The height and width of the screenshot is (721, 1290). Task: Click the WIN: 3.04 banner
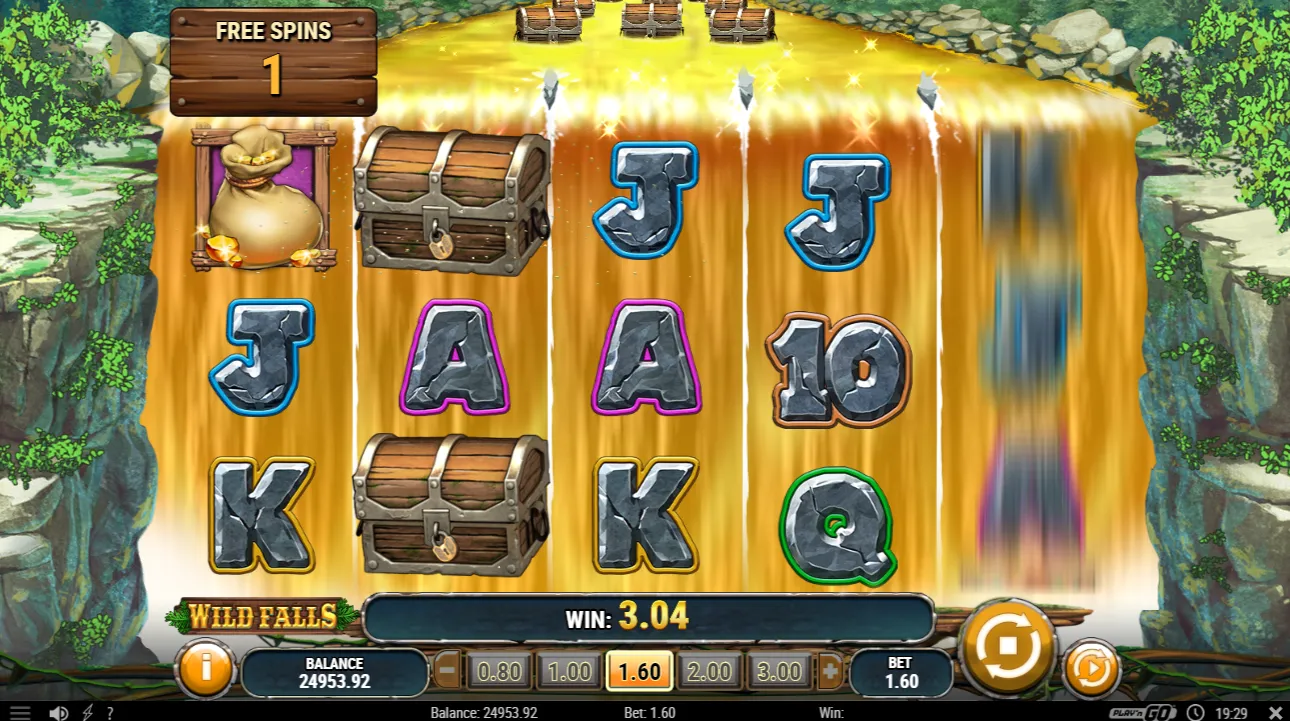click(645, 617)
